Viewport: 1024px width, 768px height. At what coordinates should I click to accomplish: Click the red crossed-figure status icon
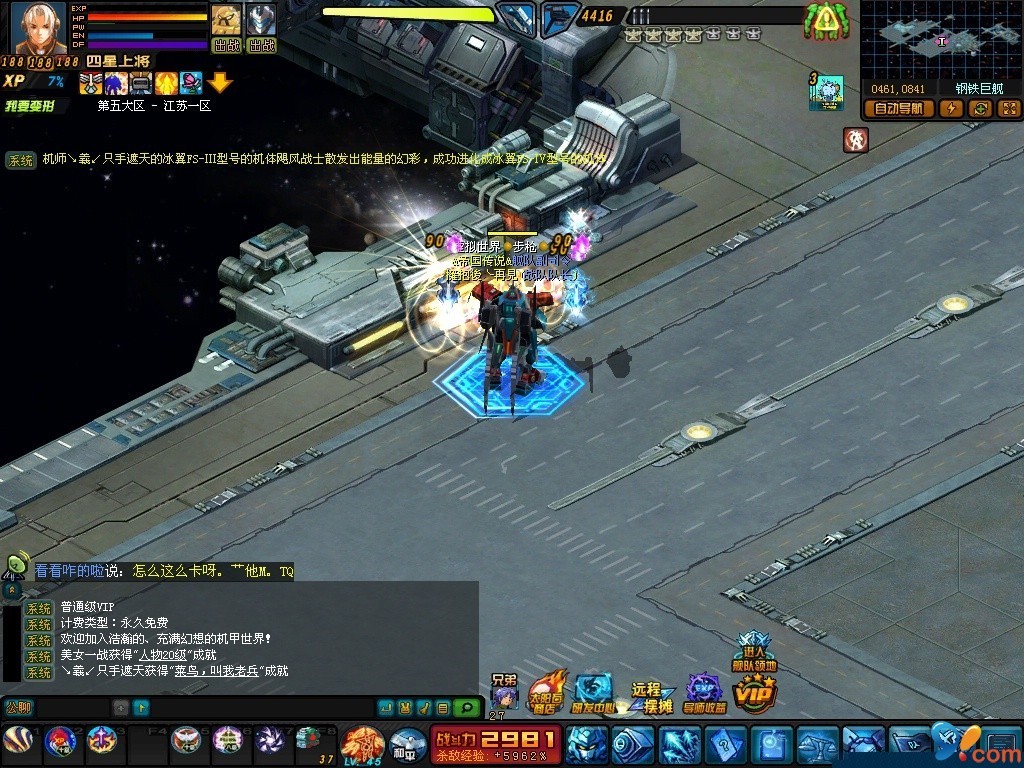pyautogui.click(x=855, y=139)
